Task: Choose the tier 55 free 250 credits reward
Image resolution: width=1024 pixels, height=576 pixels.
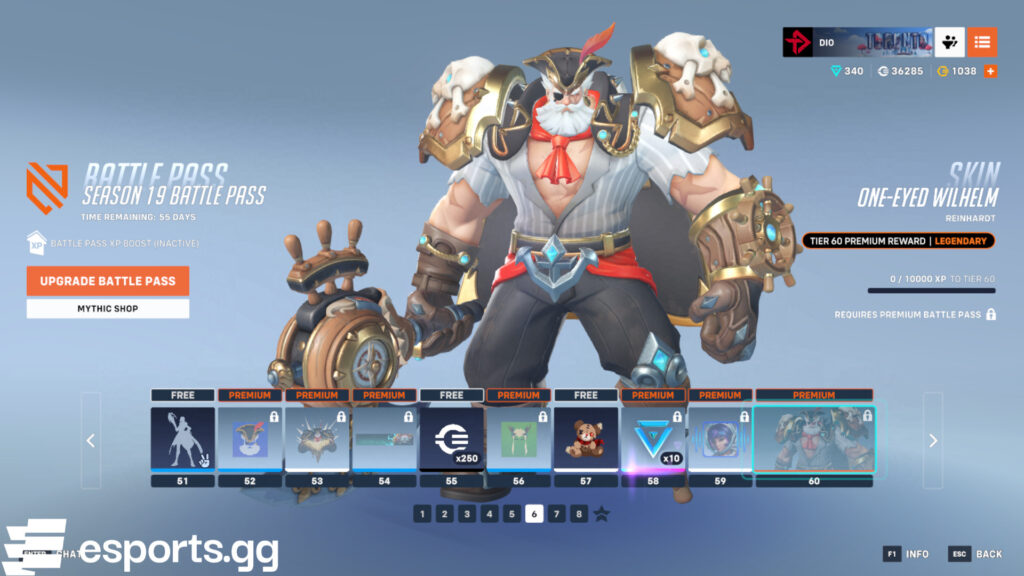Action: click(x=452, y=438)
